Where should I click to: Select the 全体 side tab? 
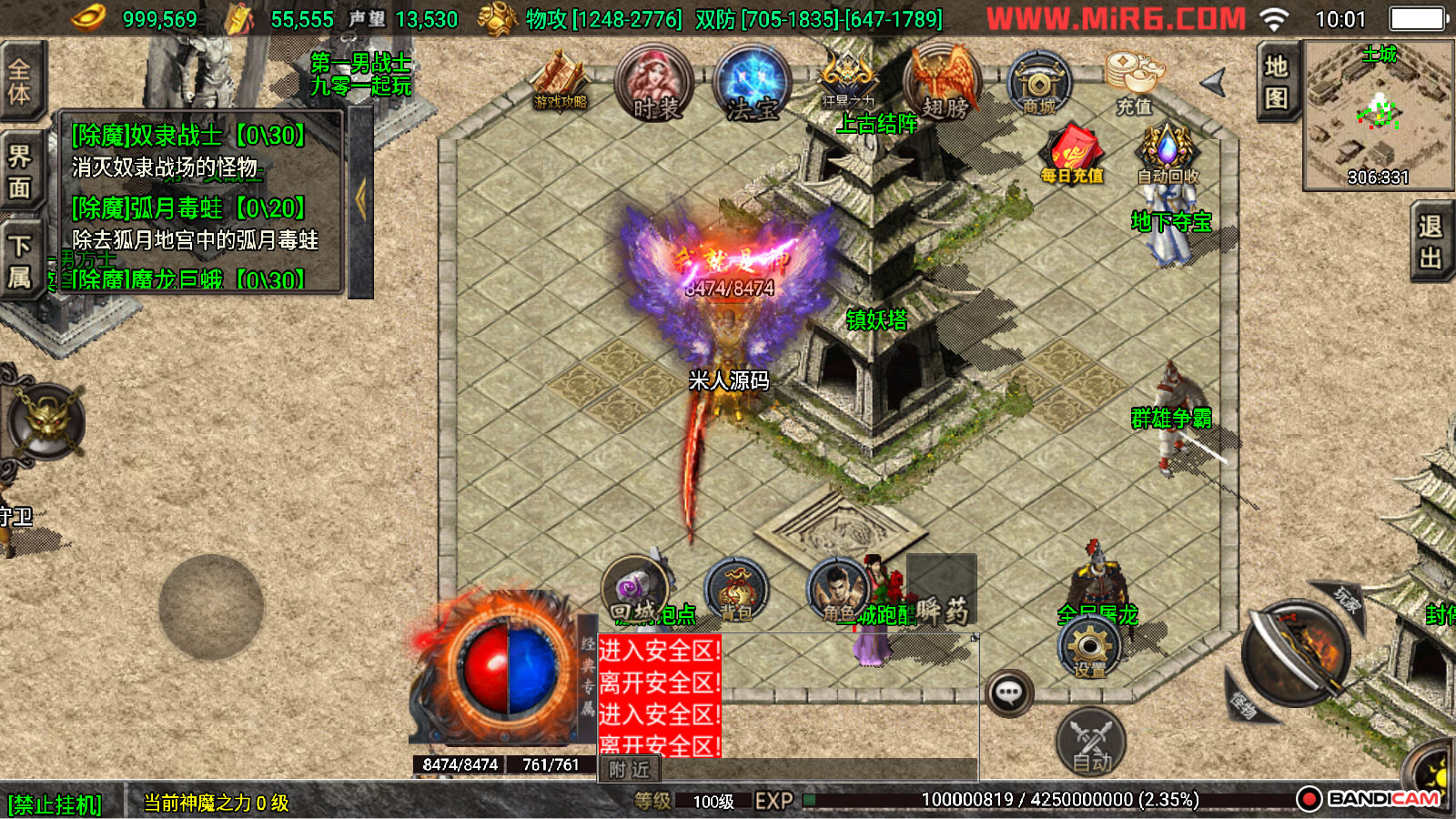click(x=20, y=82)
